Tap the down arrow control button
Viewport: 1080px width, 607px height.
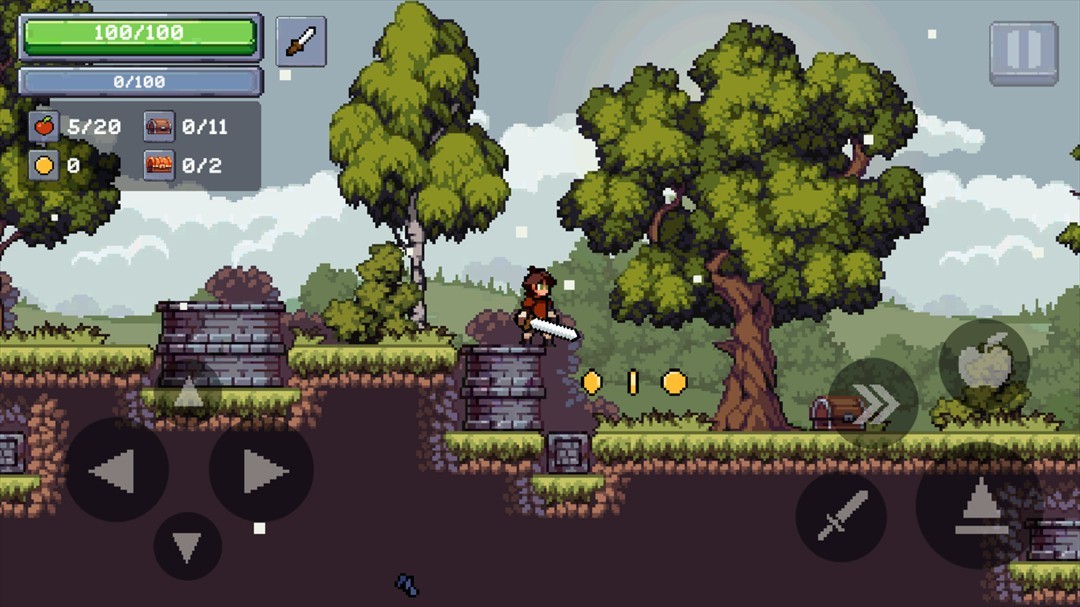point(188,546)
